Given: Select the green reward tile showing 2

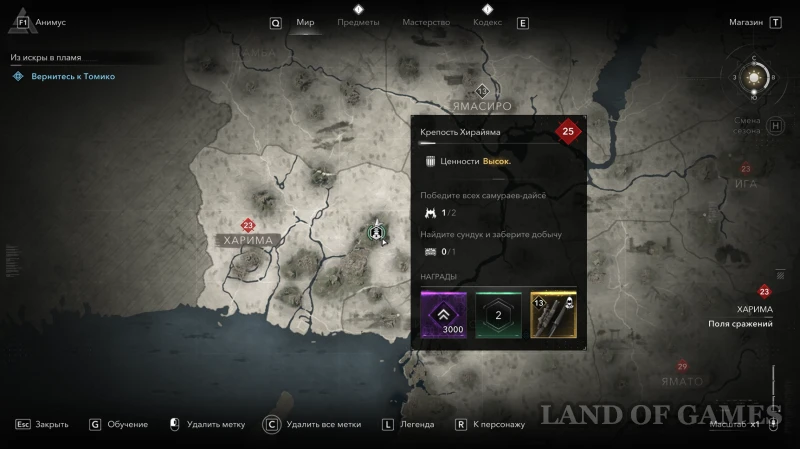Looking at the screenshot, I should tap(498, 314).
